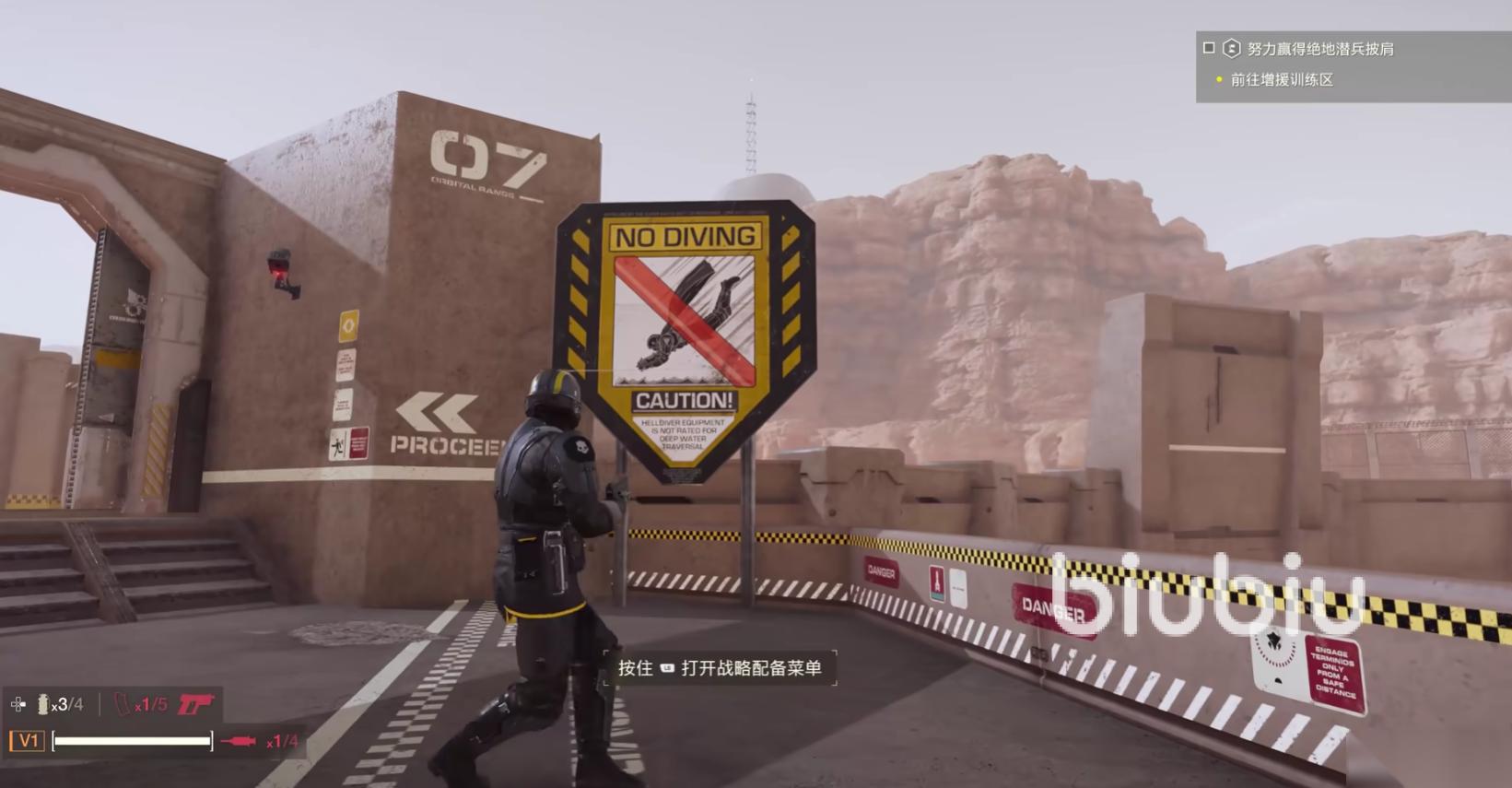
Task: Select the red stim syringe icon
Action: 239,741
